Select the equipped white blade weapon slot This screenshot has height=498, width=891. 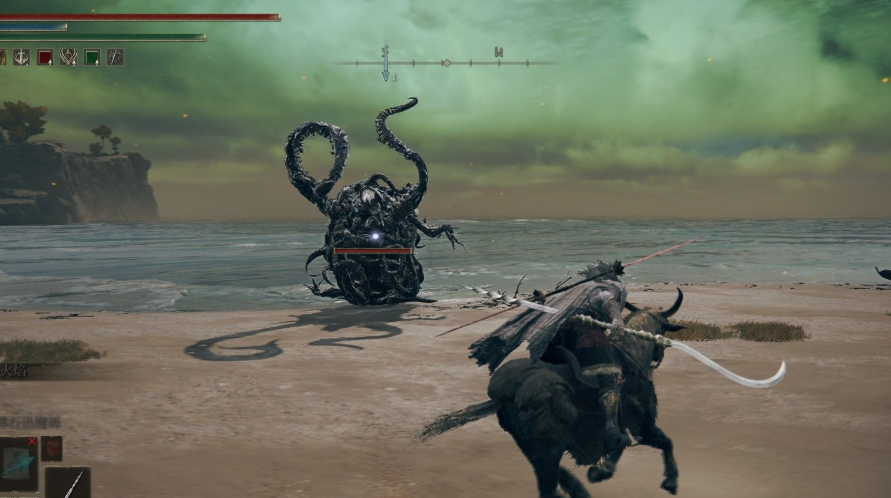coord(68,483)
